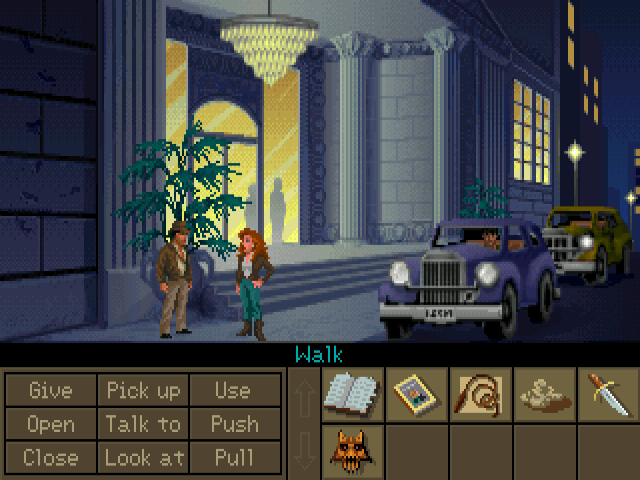Pick the magazine from inventory
This screenshot has height=480, width=640.
point(417,393)
